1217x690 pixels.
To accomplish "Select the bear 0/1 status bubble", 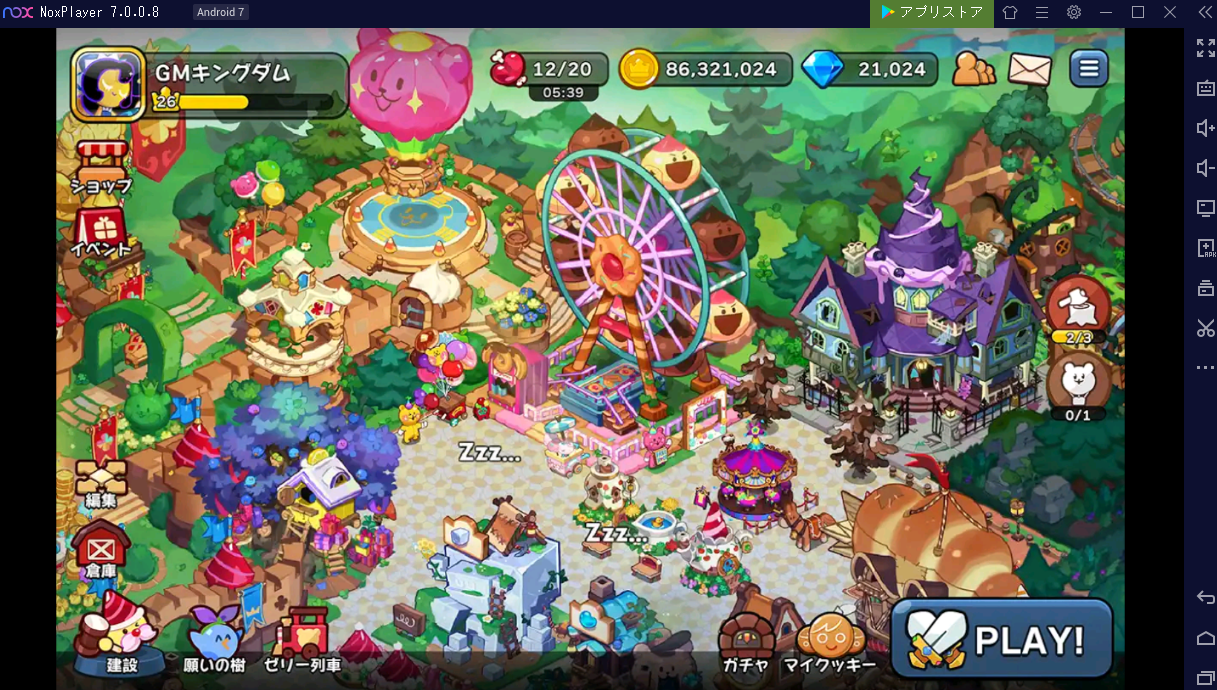I will [x=1078, y=386].
